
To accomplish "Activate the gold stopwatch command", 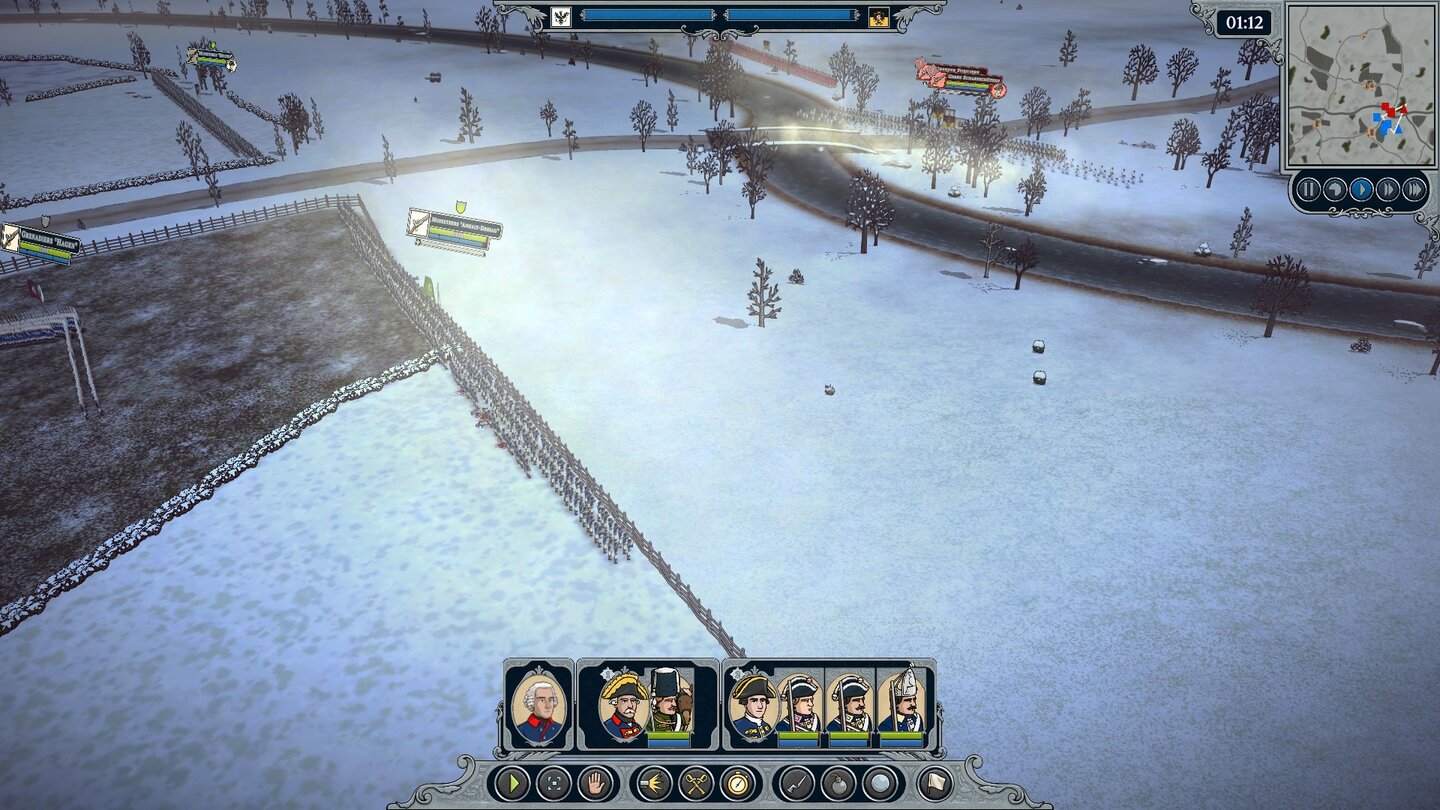I will pos(738,783).
